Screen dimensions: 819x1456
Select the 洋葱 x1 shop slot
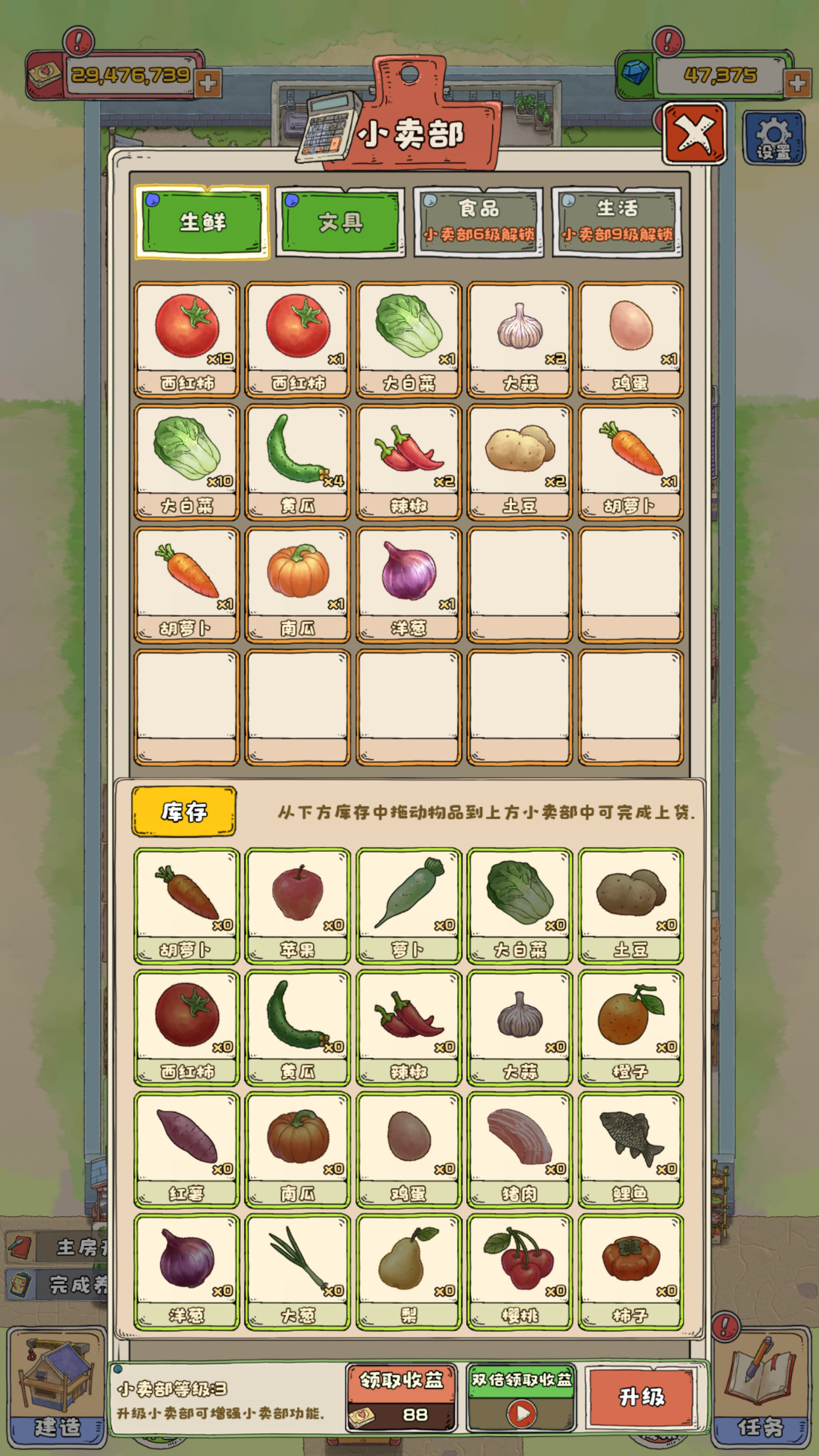tap(408, 584)
